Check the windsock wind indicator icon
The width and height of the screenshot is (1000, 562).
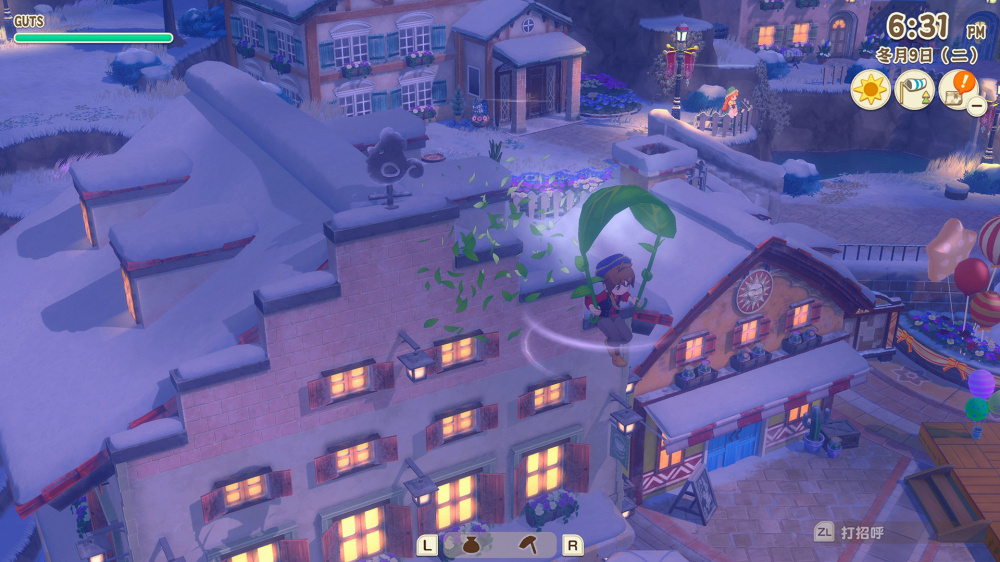click(x=914, y=90)
